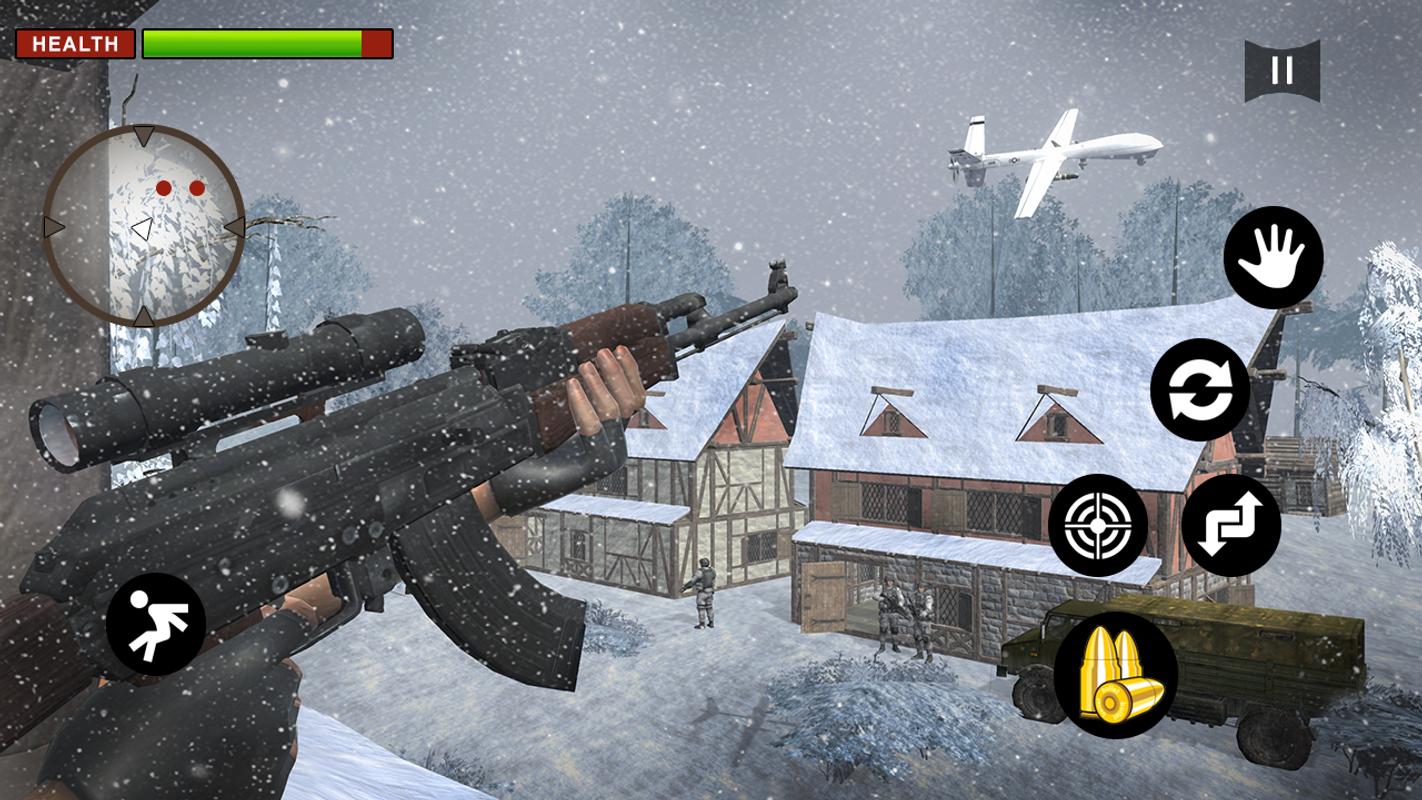Screen dimensions: 1422x800
Task: Tap the open hand action button
Action: tap(1272, 257)
